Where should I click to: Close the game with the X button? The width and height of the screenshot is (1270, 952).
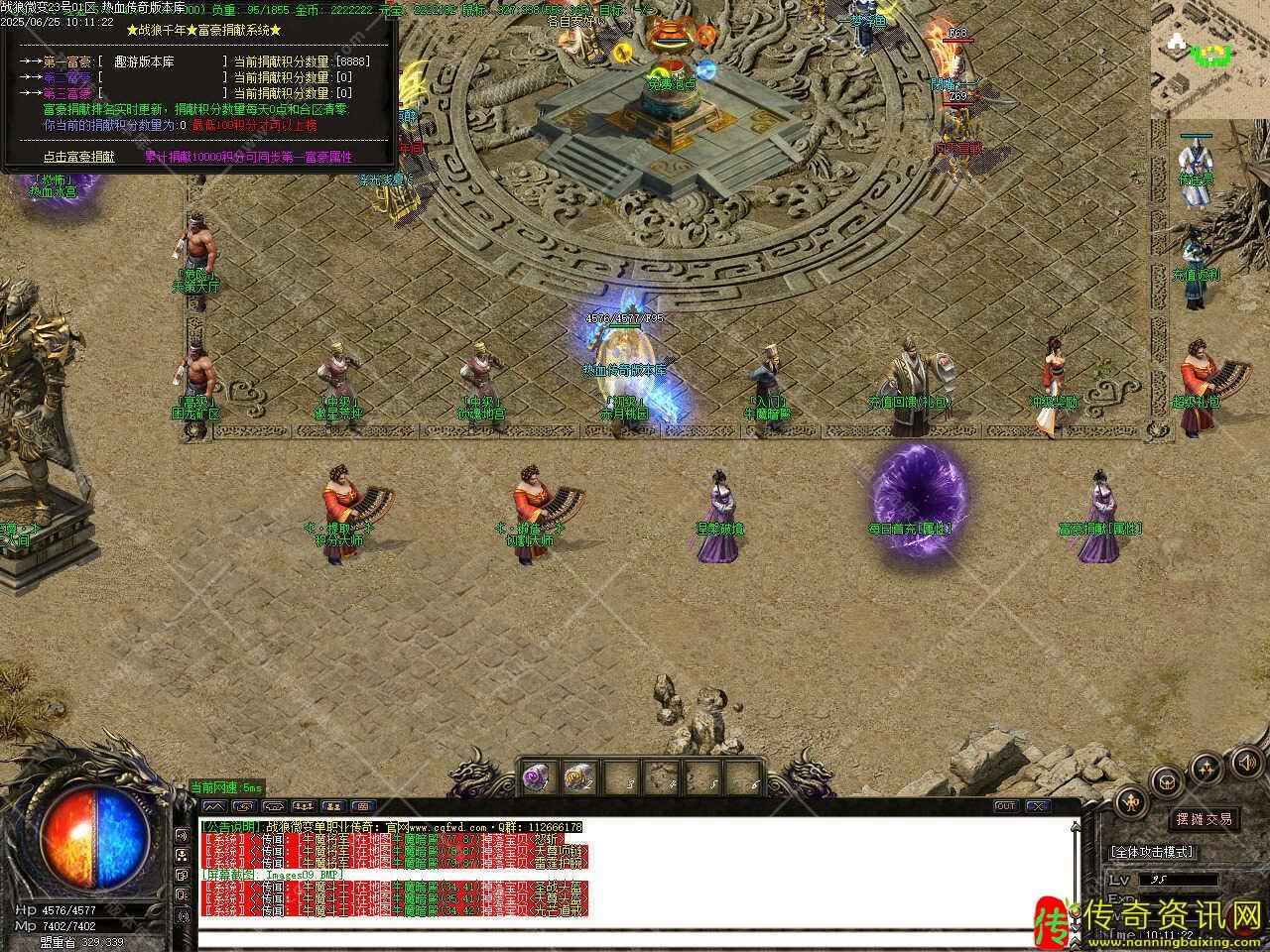click(1037, 806)
